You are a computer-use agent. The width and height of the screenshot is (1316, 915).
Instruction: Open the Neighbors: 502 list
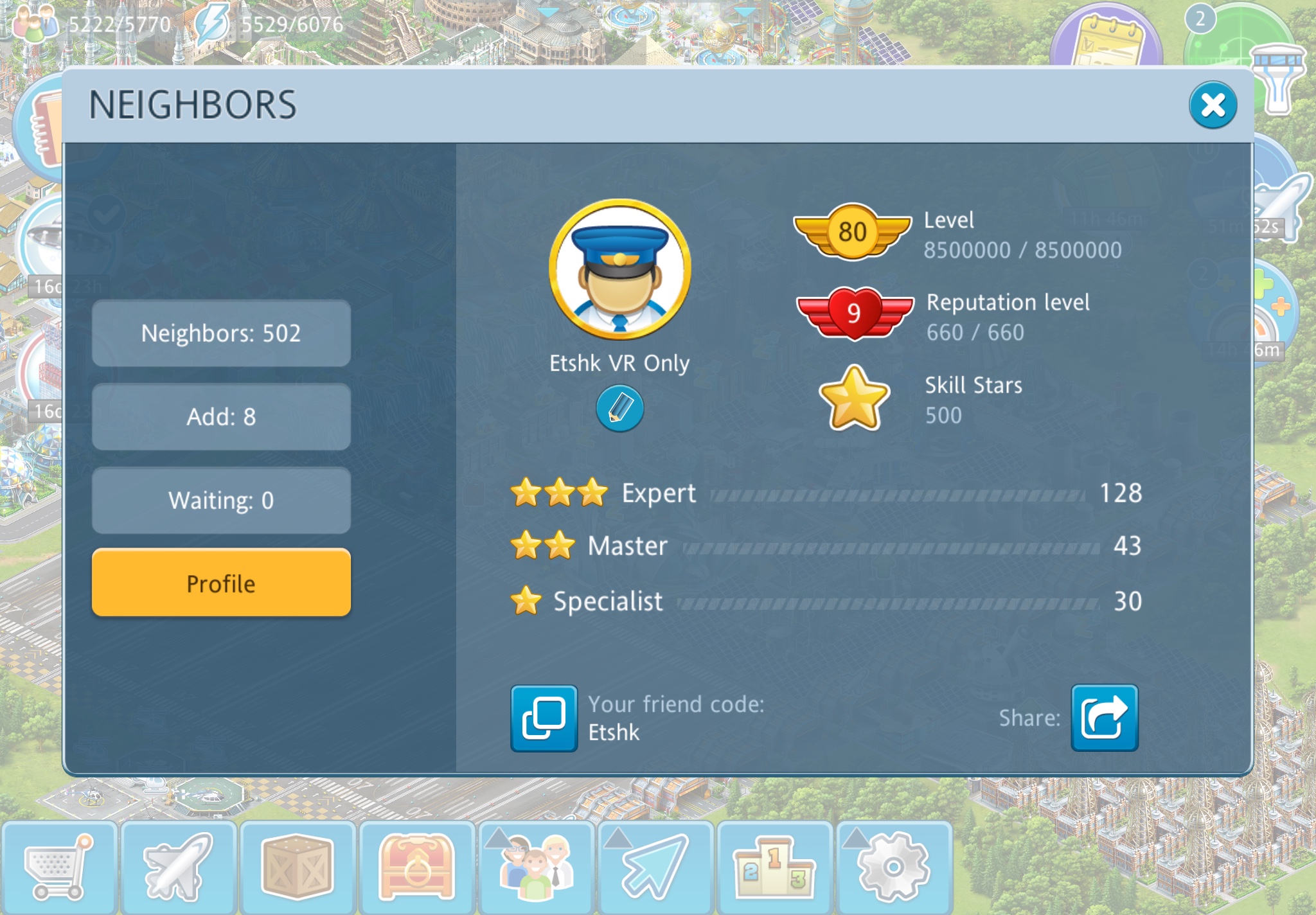pyautogui.click(x=221, y=333)
